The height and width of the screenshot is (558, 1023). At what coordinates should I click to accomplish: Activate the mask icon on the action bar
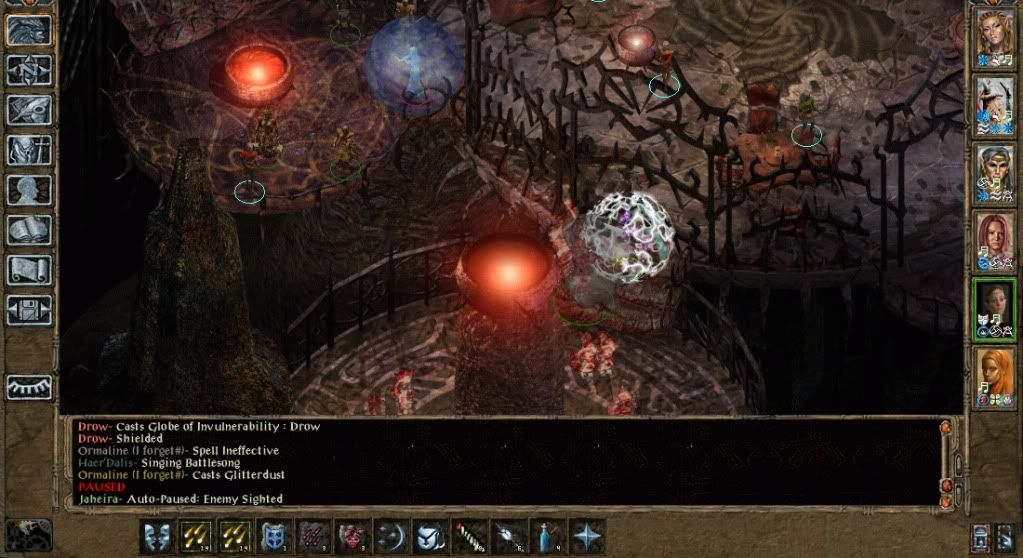pyautogui.click(x=155, y=536)
